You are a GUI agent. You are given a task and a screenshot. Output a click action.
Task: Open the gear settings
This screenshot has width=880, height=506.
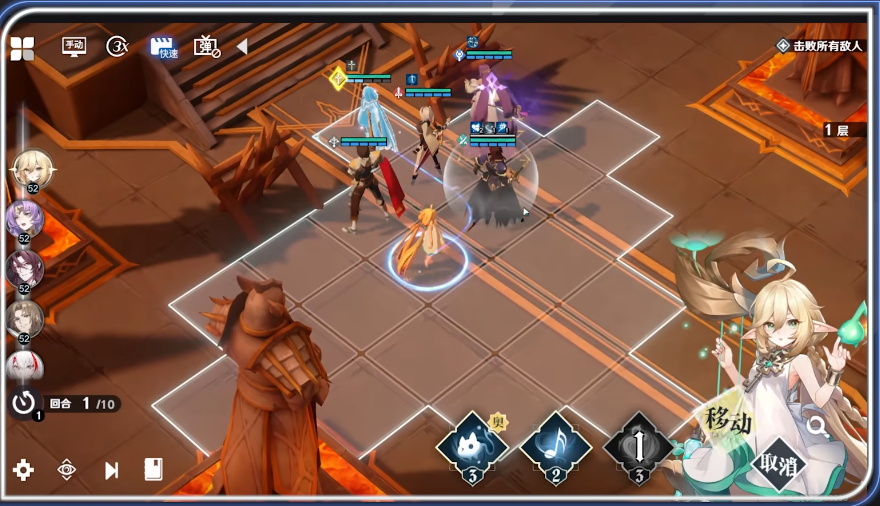point(23,470)
